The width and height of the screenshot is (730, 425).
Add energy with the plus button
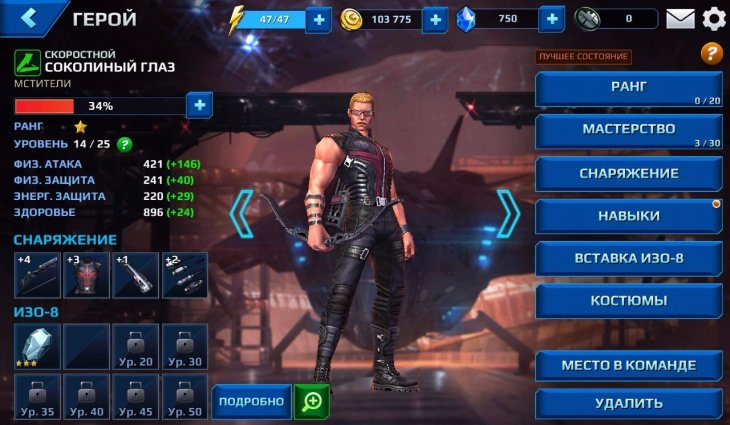pos(318,19)
